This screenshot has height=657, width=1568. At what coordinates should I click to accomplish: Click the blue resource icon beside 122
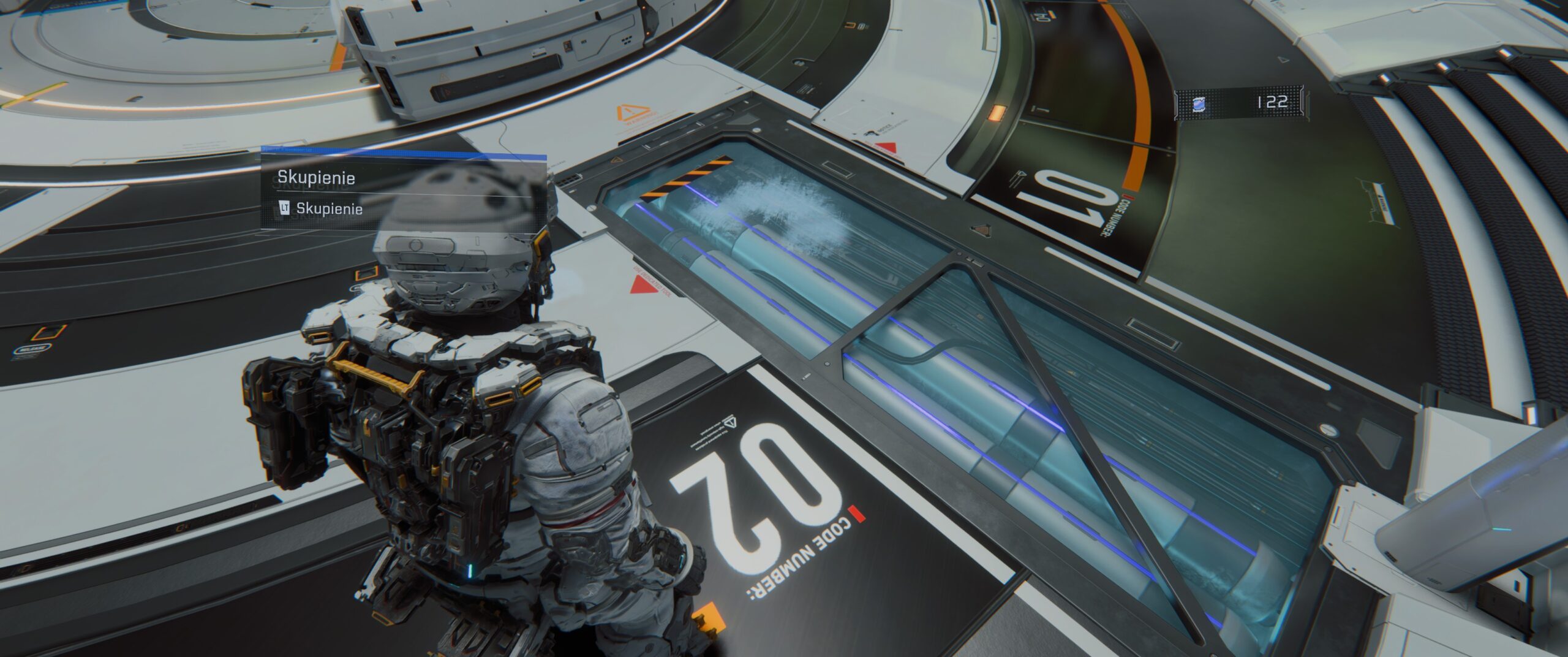click(x=1199, y=104)
